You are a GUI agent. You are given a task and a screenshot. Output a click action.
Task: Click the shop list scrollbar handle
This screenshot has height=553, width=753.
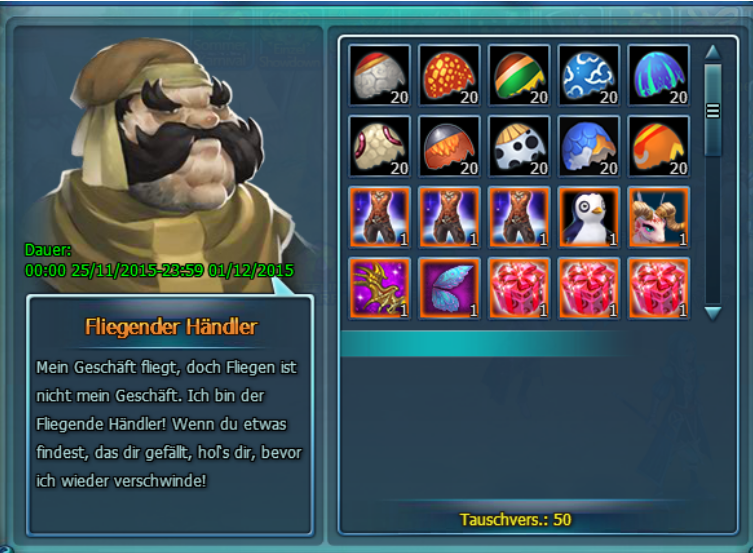coord(713,110)
